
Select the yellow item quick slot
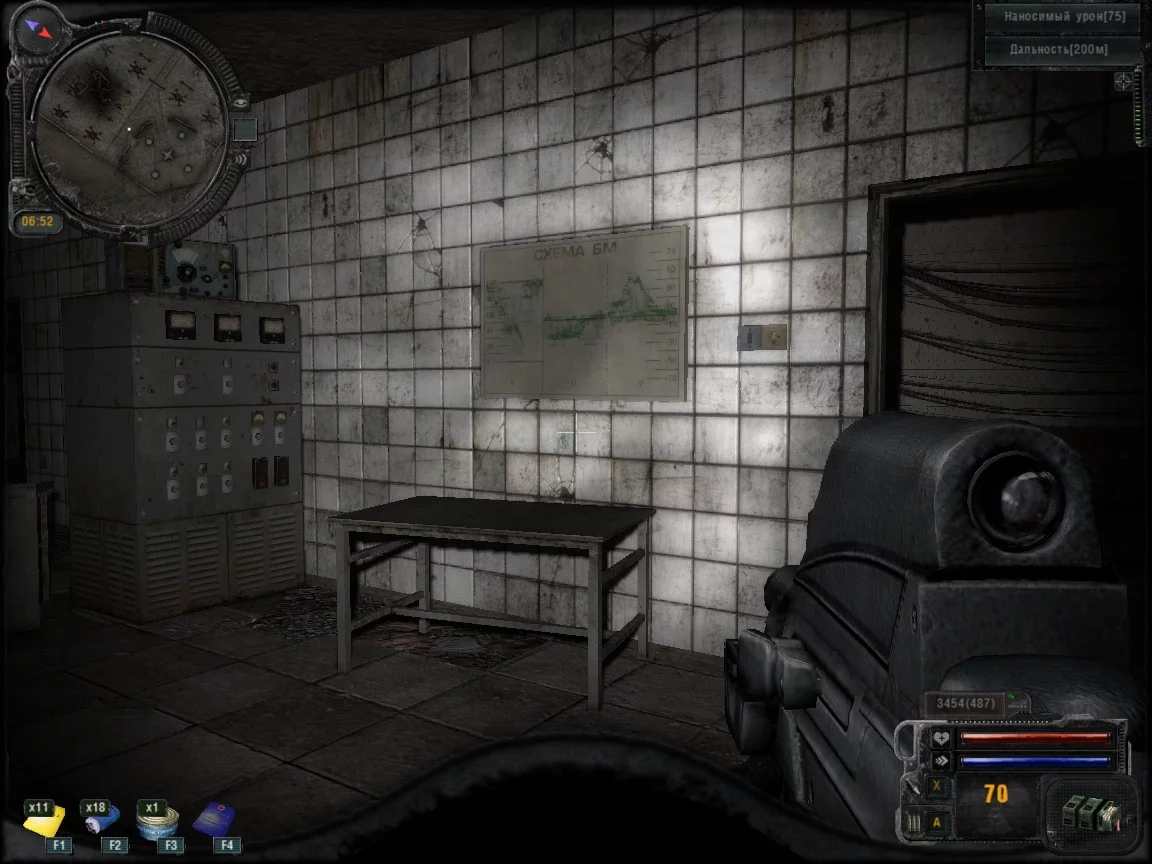[45, 822]
